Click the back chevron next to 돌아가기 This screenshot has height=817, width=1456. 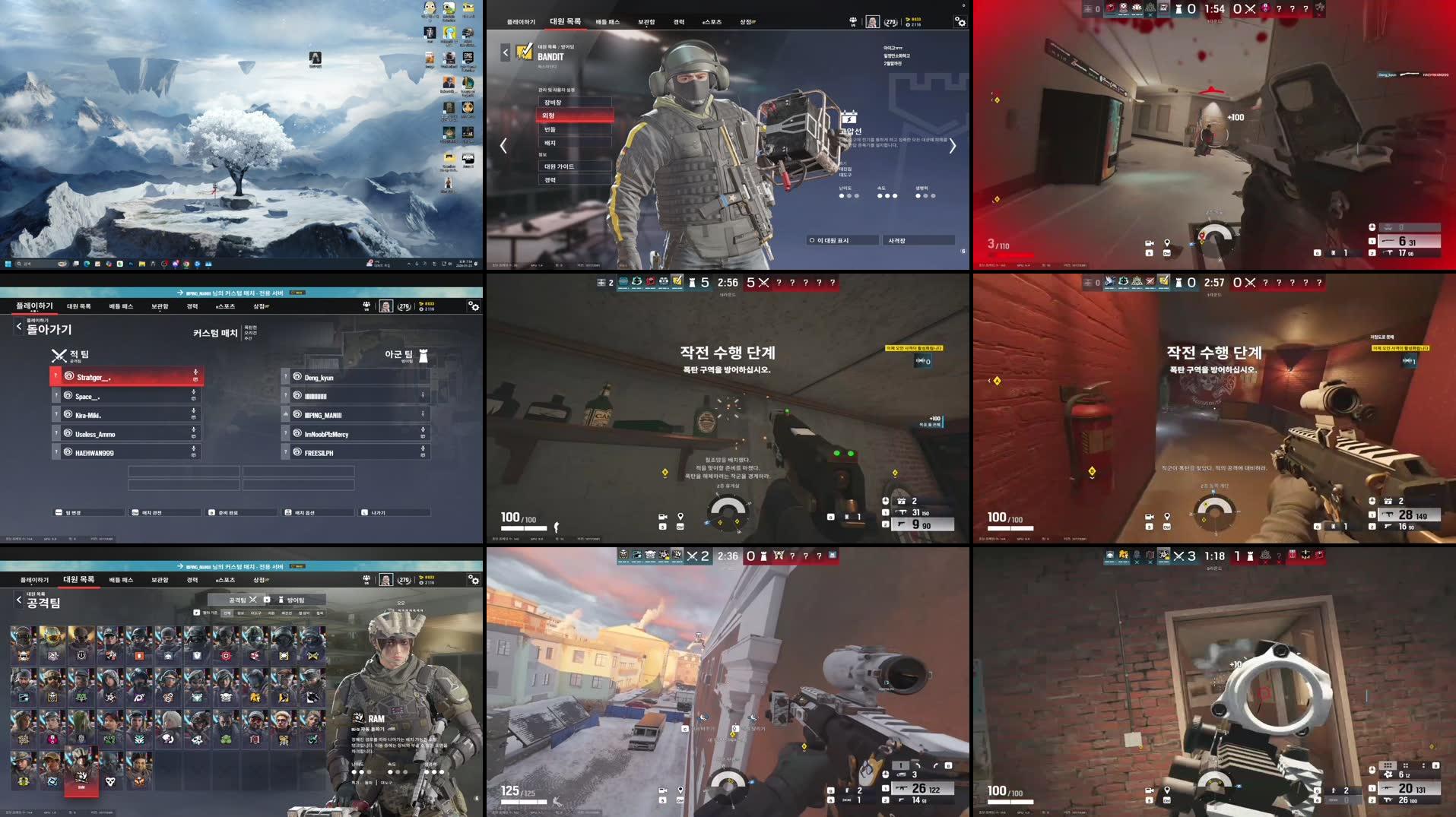click(x=18, y=325)
